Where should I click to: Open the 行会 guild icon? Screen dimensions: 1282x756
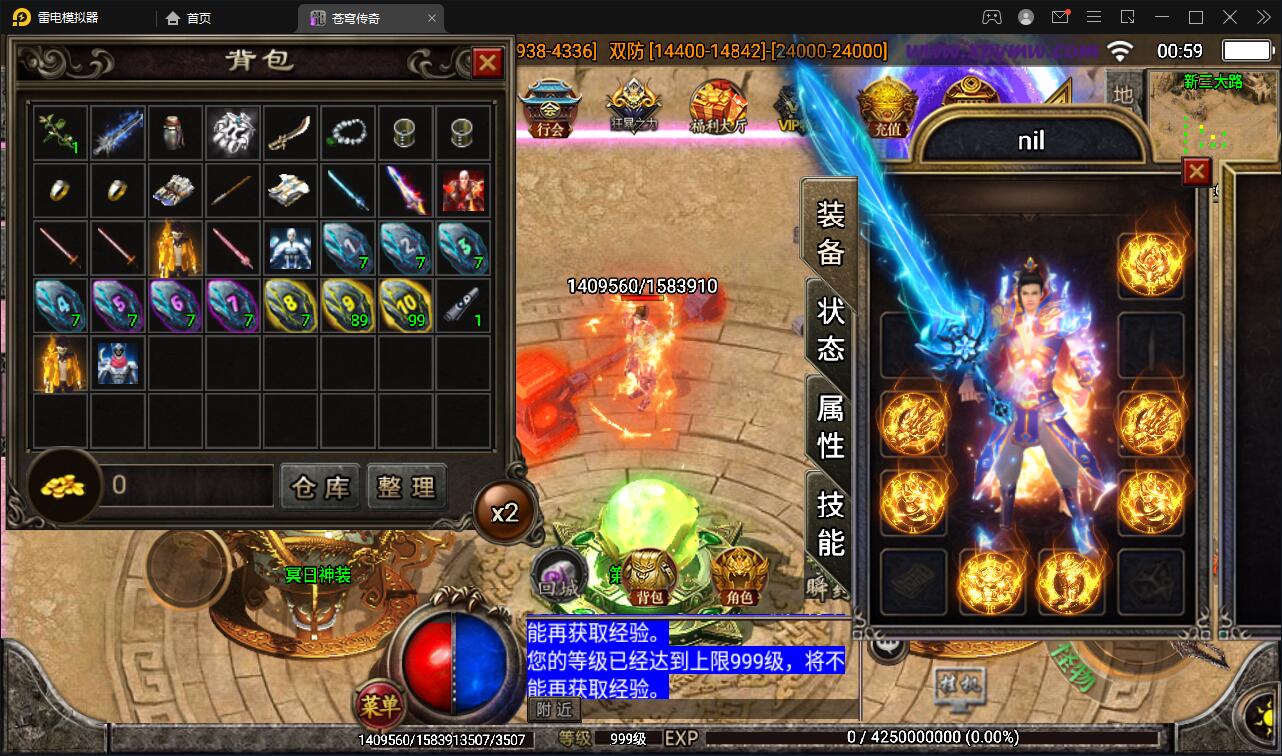click(x=550, y=109)
